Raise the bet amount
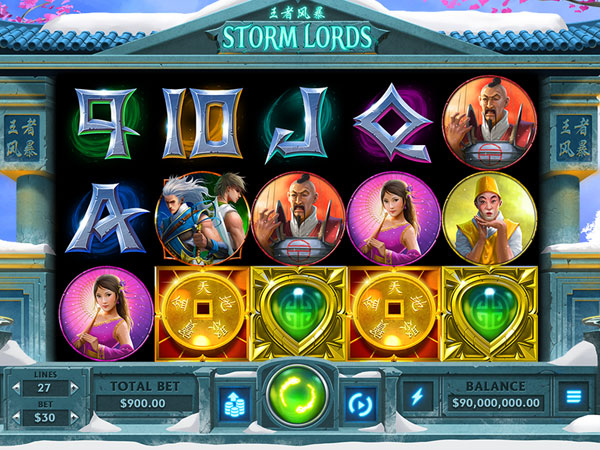Image resolution: width=600 pixels, height=450 pixels. [x=72, y=416]
